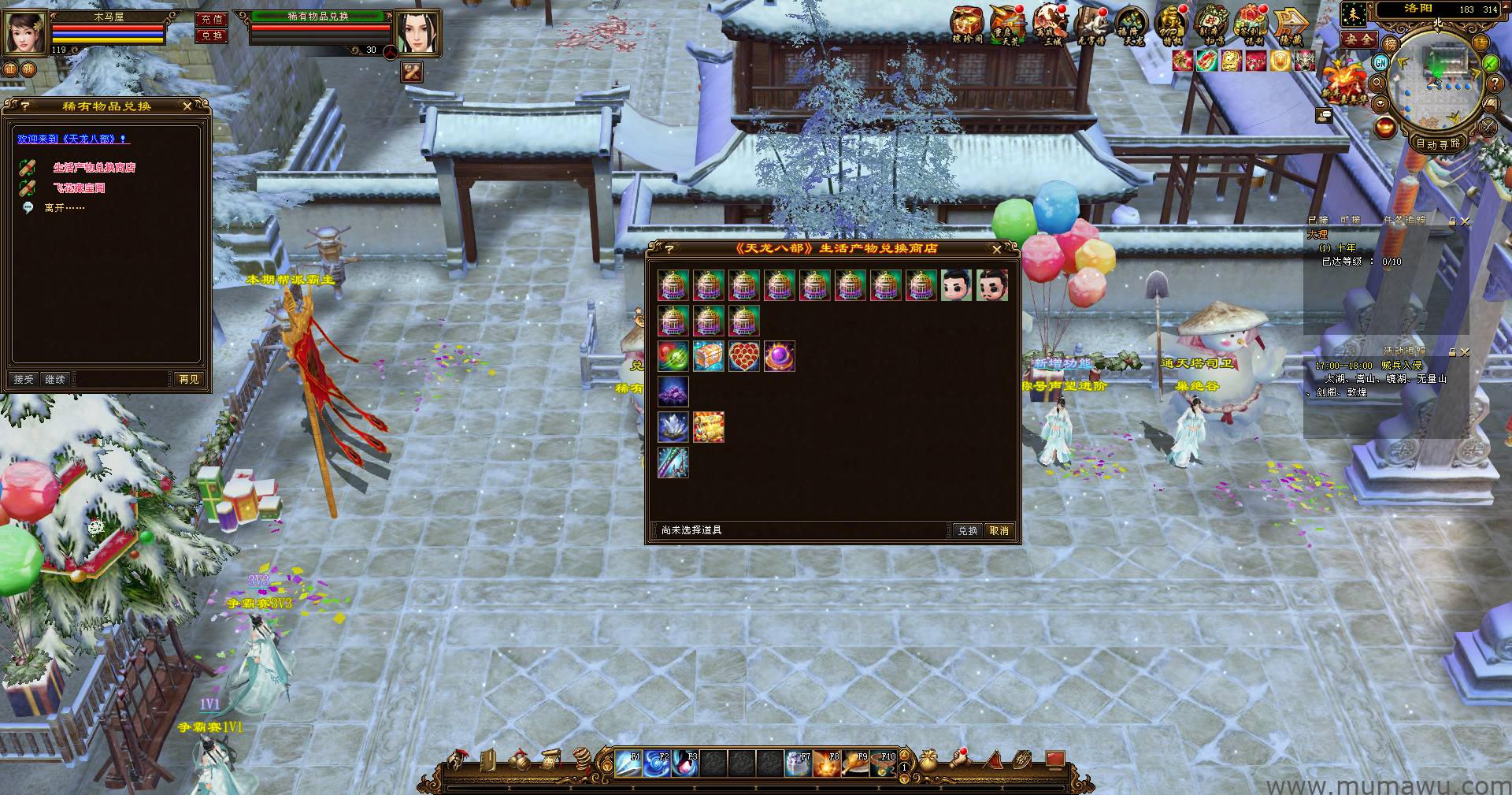Confirm exchange with the 兑换 shop button
1512x795 pixels.
967,531
